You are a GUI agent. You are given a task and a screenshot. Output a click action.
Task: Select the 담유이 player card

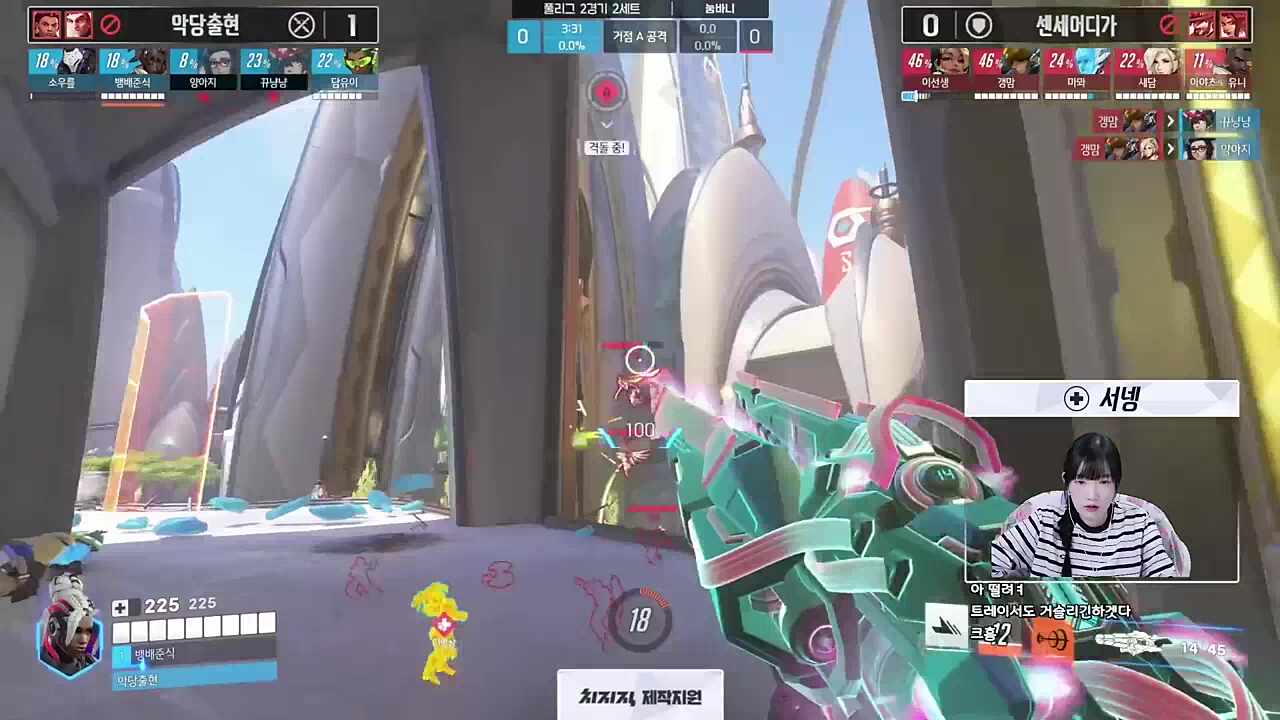(345, 70)
